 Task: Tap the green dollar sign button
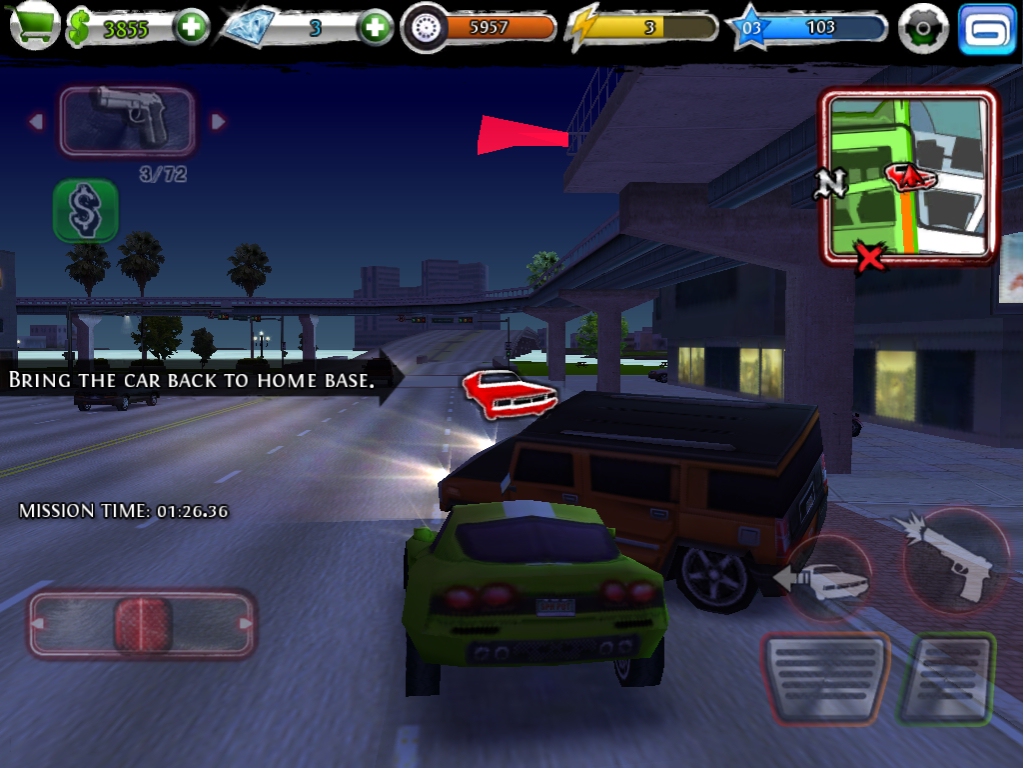click(x=86, y=210)
